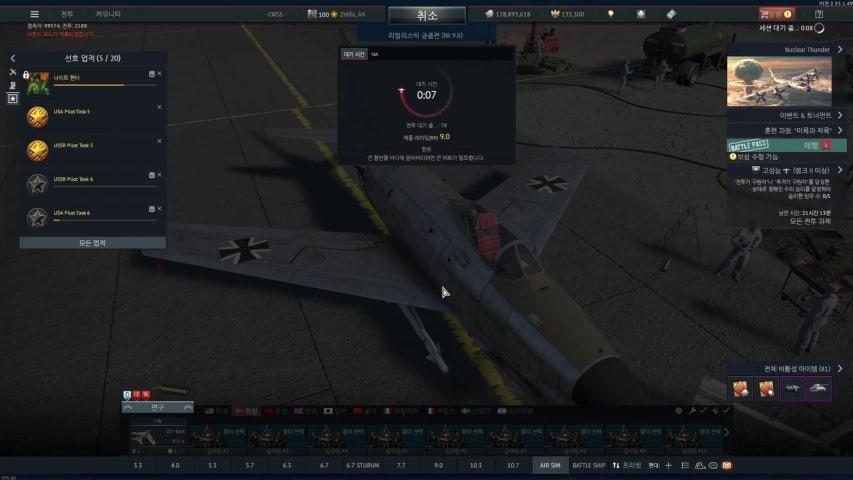Switch to the star favorites tab
The height and width of the screenshot is (480, 853).
click(12, 99)
